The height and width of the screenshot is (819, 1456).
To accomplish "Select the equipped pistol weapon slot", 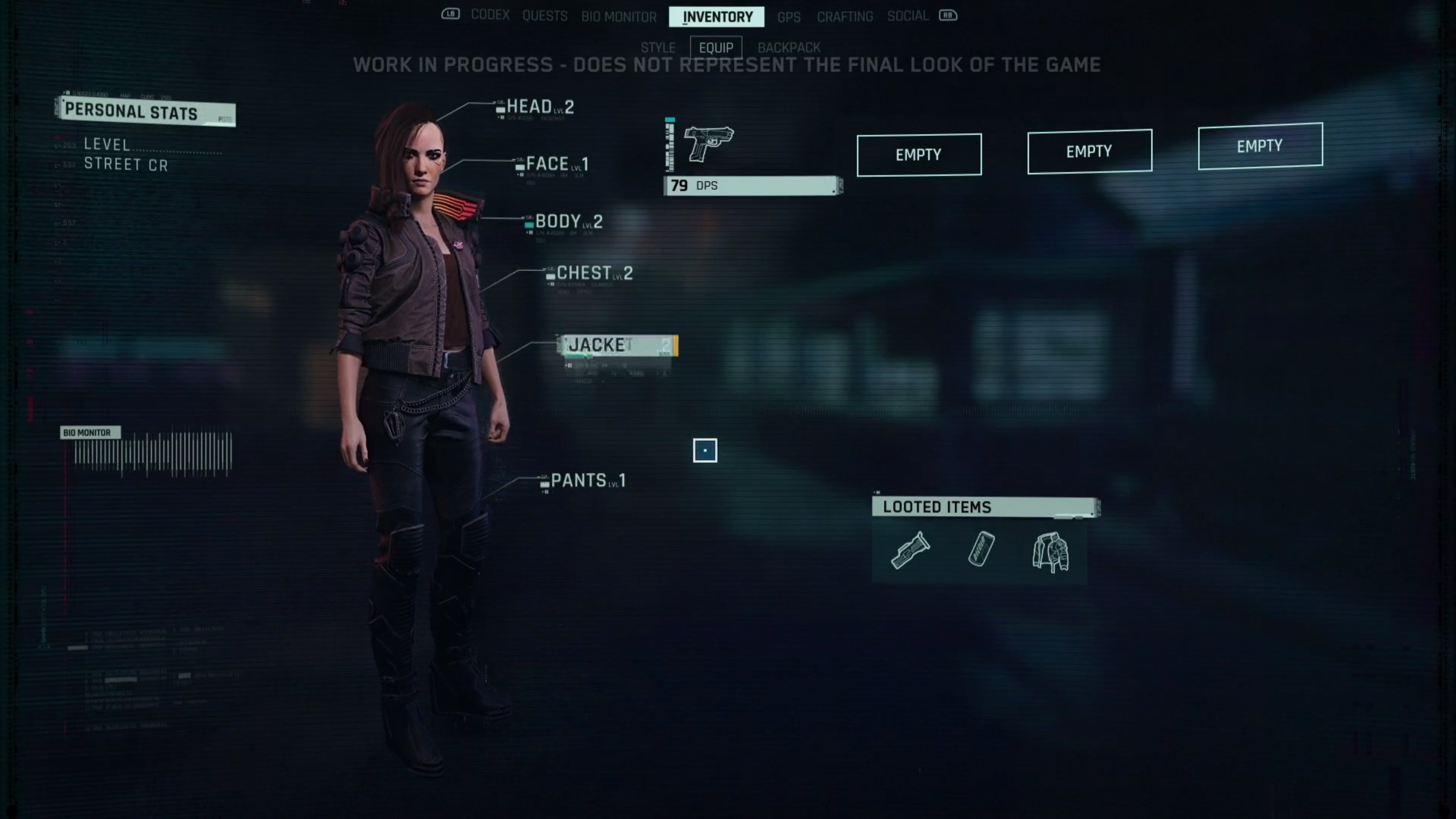I will 709,144.
